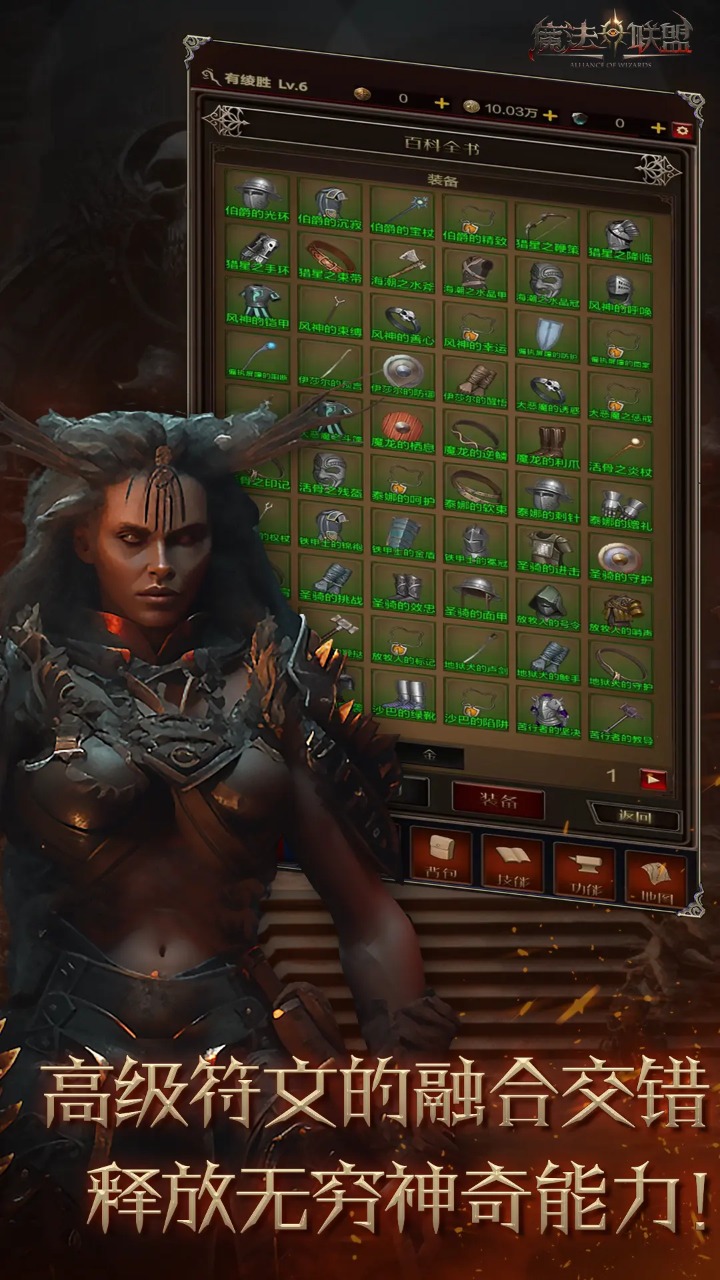Select the 魔龙的栖息 red shield

tap(402, 429)
